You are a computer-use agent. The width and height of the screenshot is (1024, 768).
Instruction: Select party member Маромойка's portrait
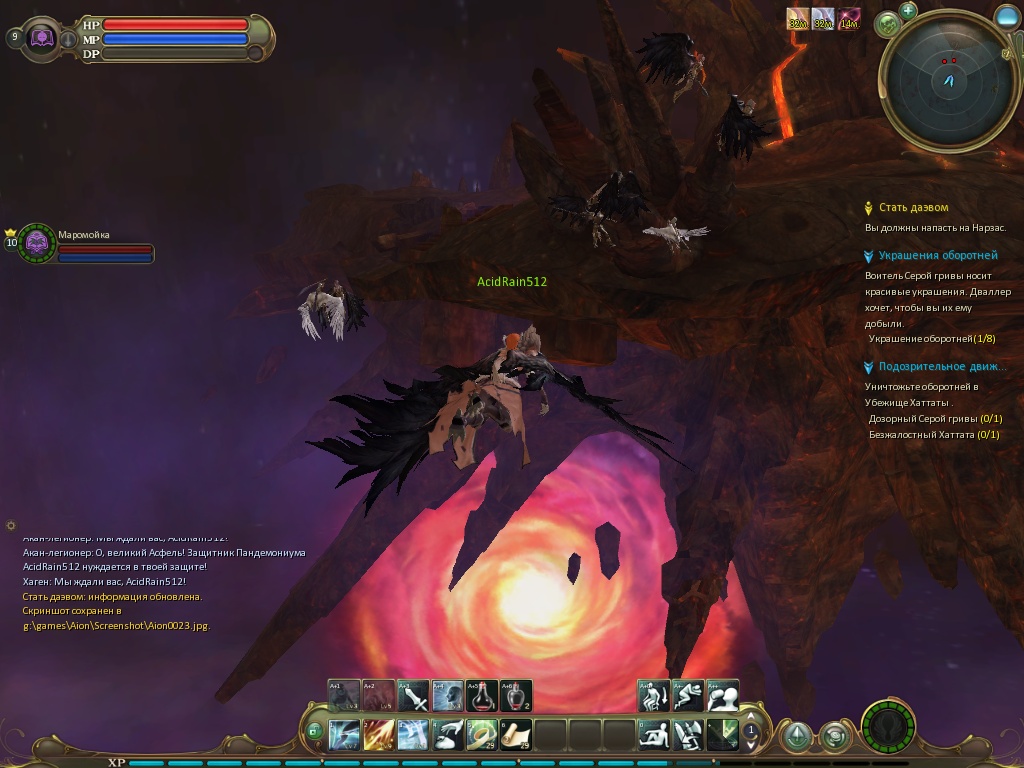point(37,242)
